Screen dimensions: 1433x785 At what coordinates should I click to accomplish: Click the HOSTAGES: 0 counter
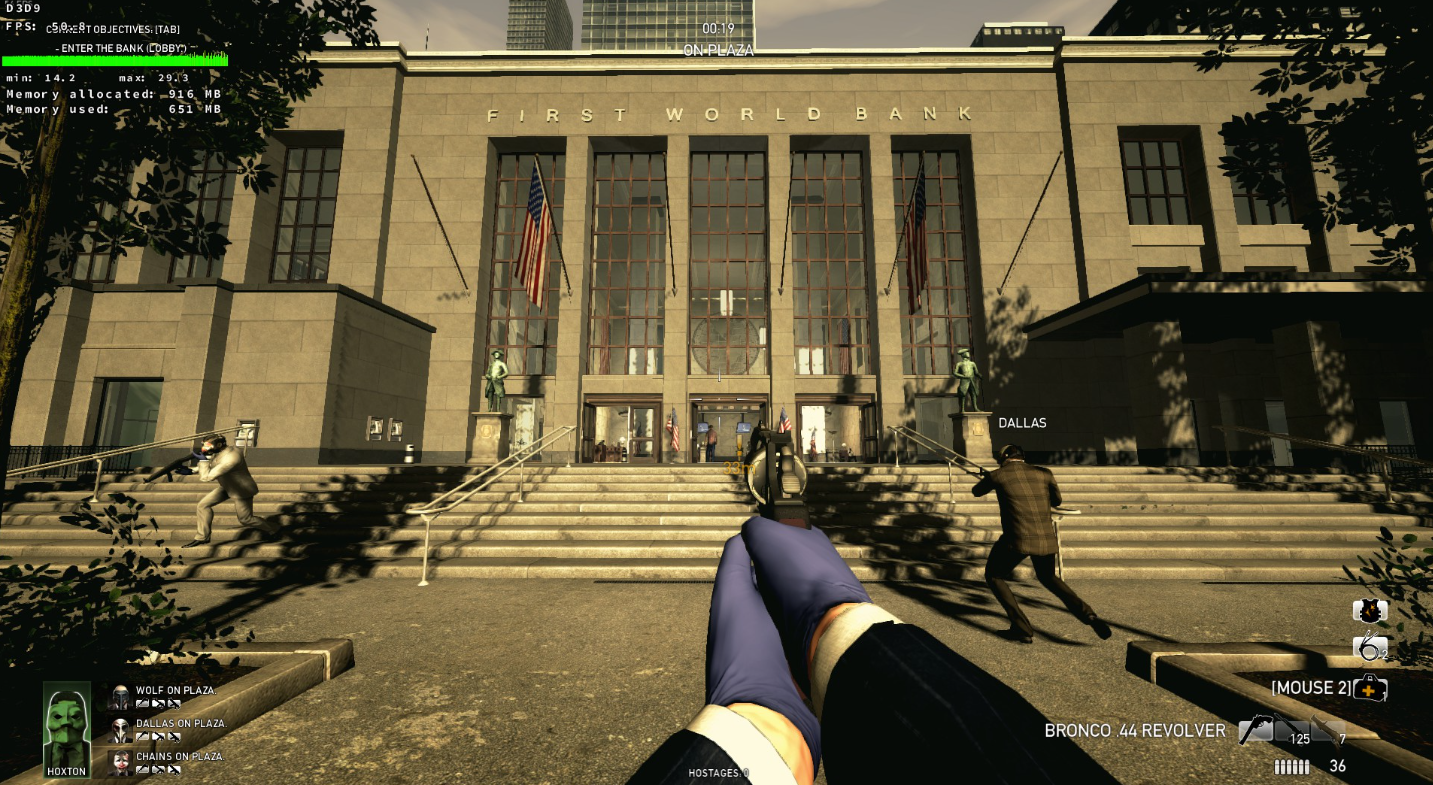coord(716,772)
